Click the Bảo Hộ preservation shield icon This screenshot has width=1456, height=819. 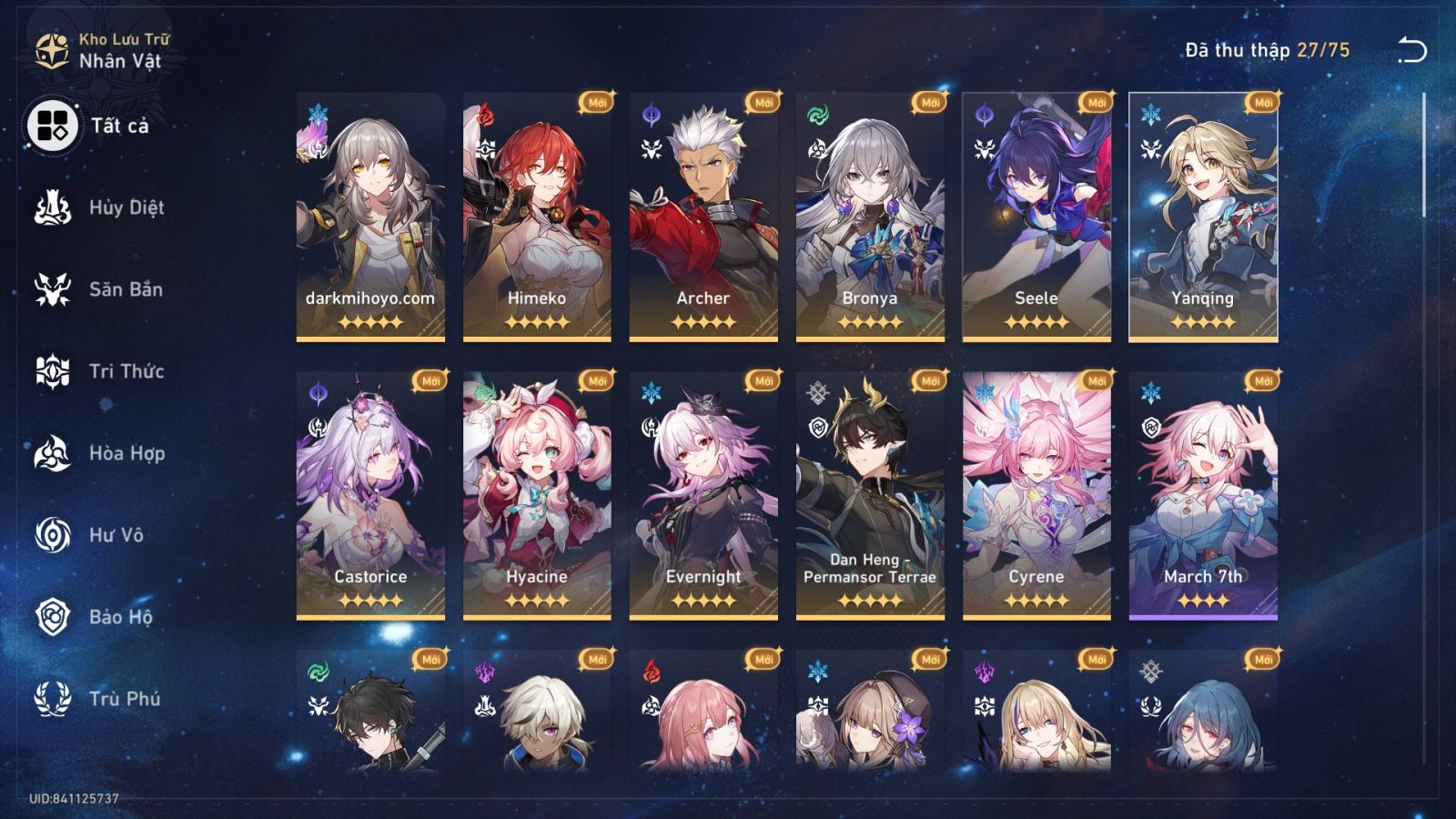pos(55,617)
